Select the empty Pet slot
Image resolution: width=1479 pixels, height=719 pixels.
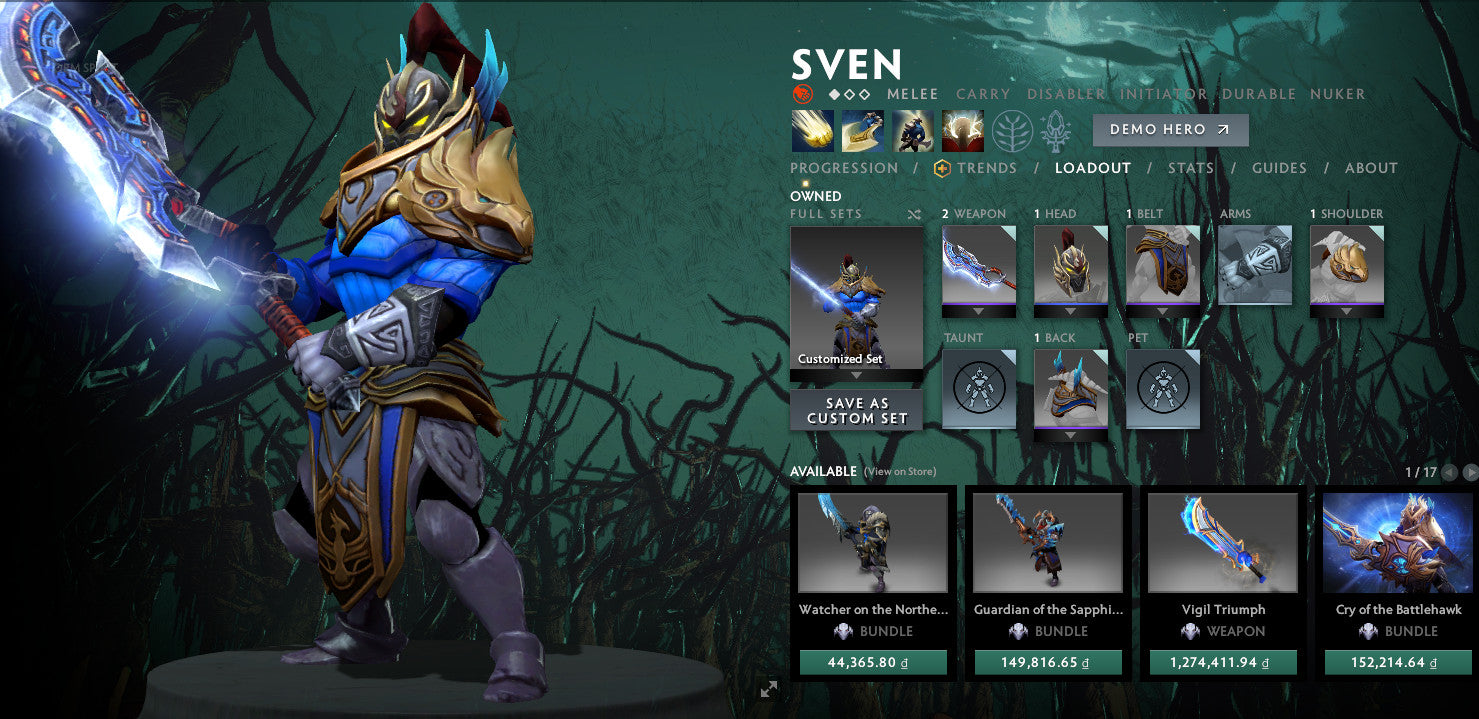click(1163, 389)
